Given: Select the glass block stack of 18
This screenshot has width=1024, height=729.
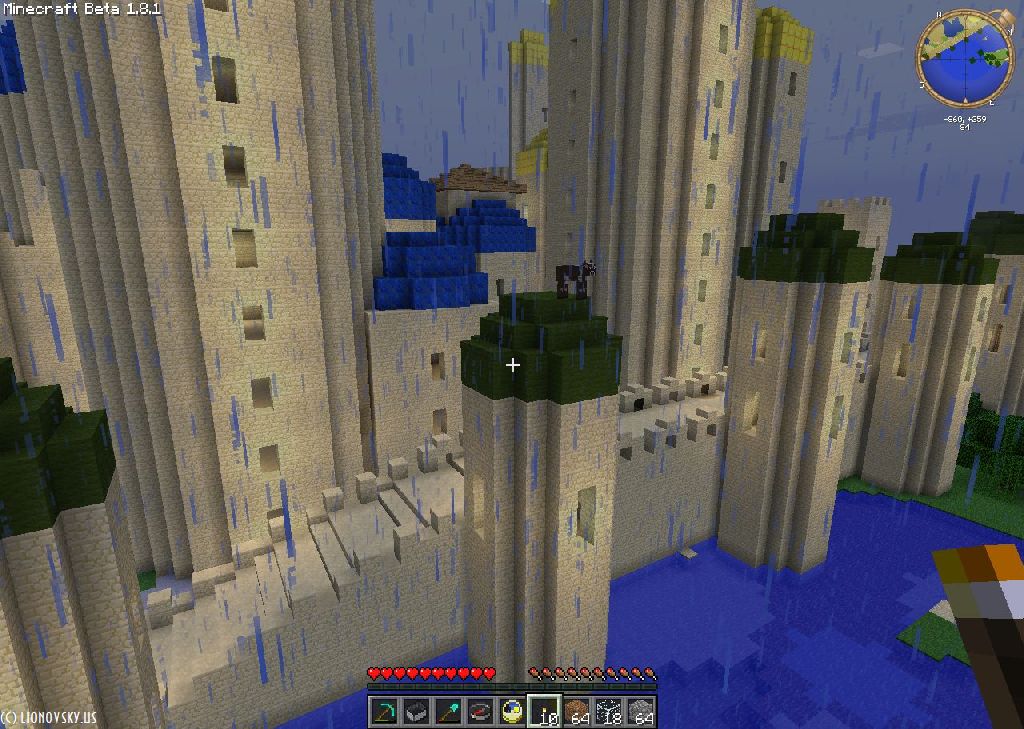Looking at the screenshot, I should point(609,711).
